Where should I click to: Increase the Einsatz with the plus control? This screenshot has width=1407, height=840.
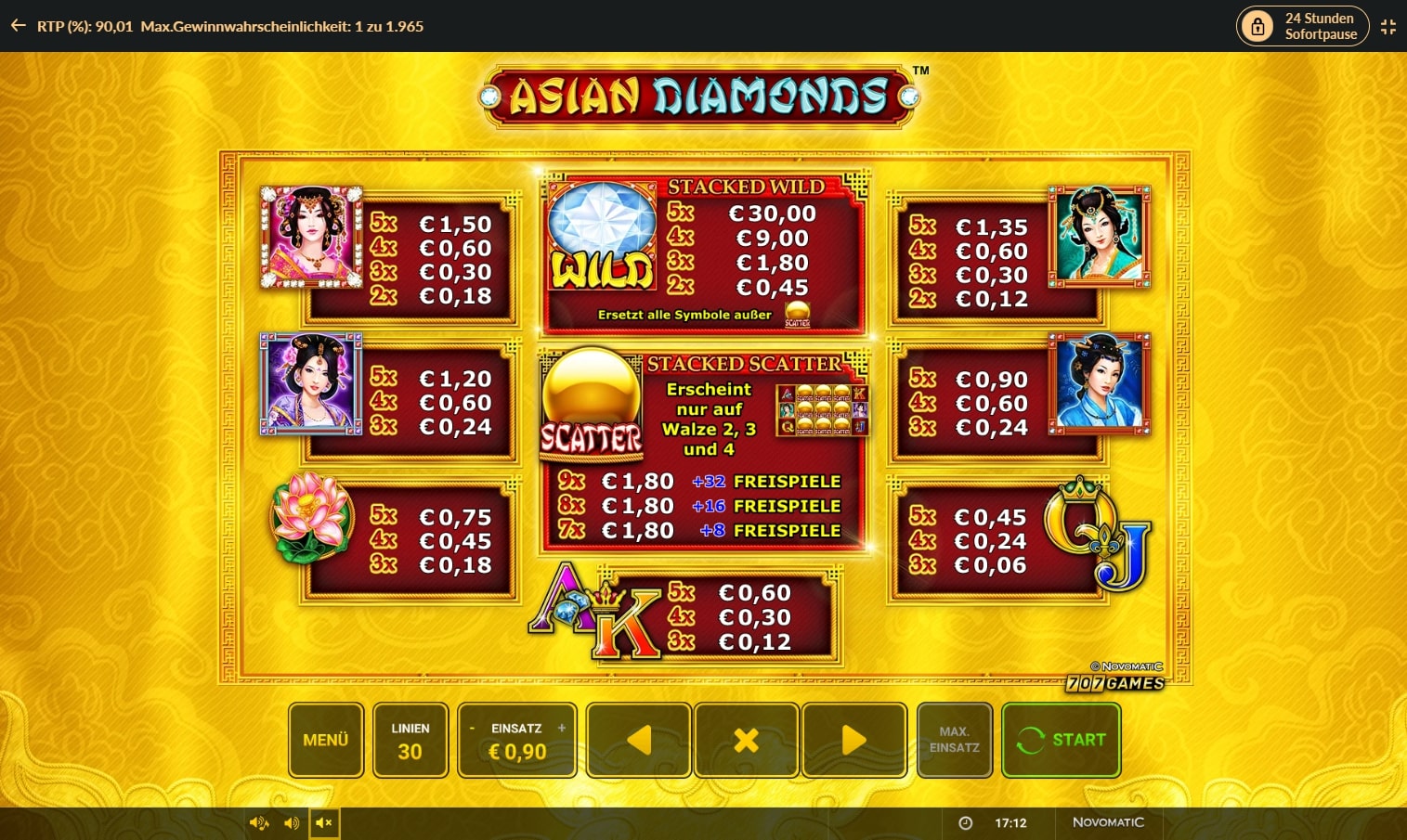tap(561, 730)
